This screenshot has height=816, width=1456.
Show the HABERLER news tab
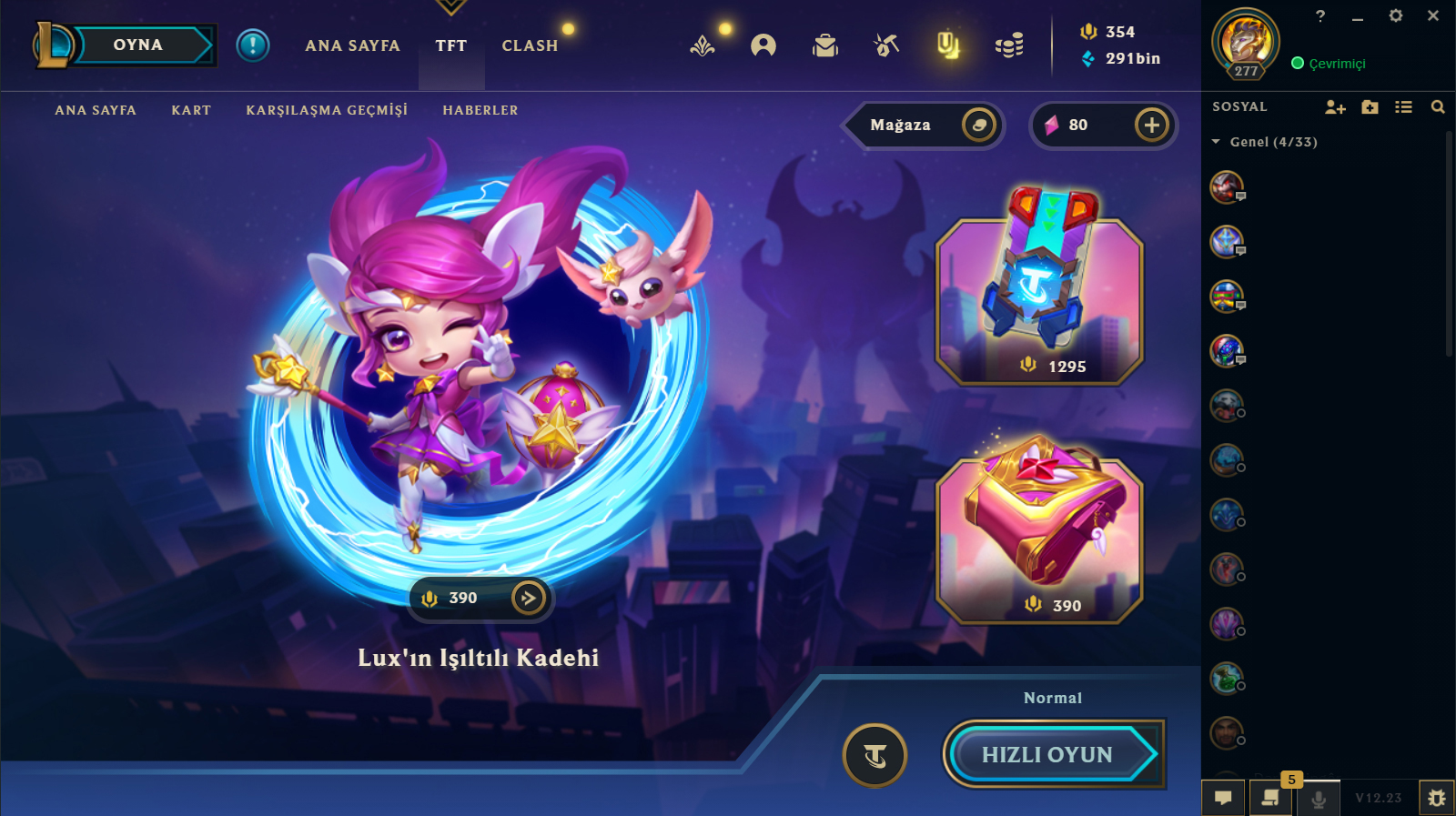tap(480, 110)
